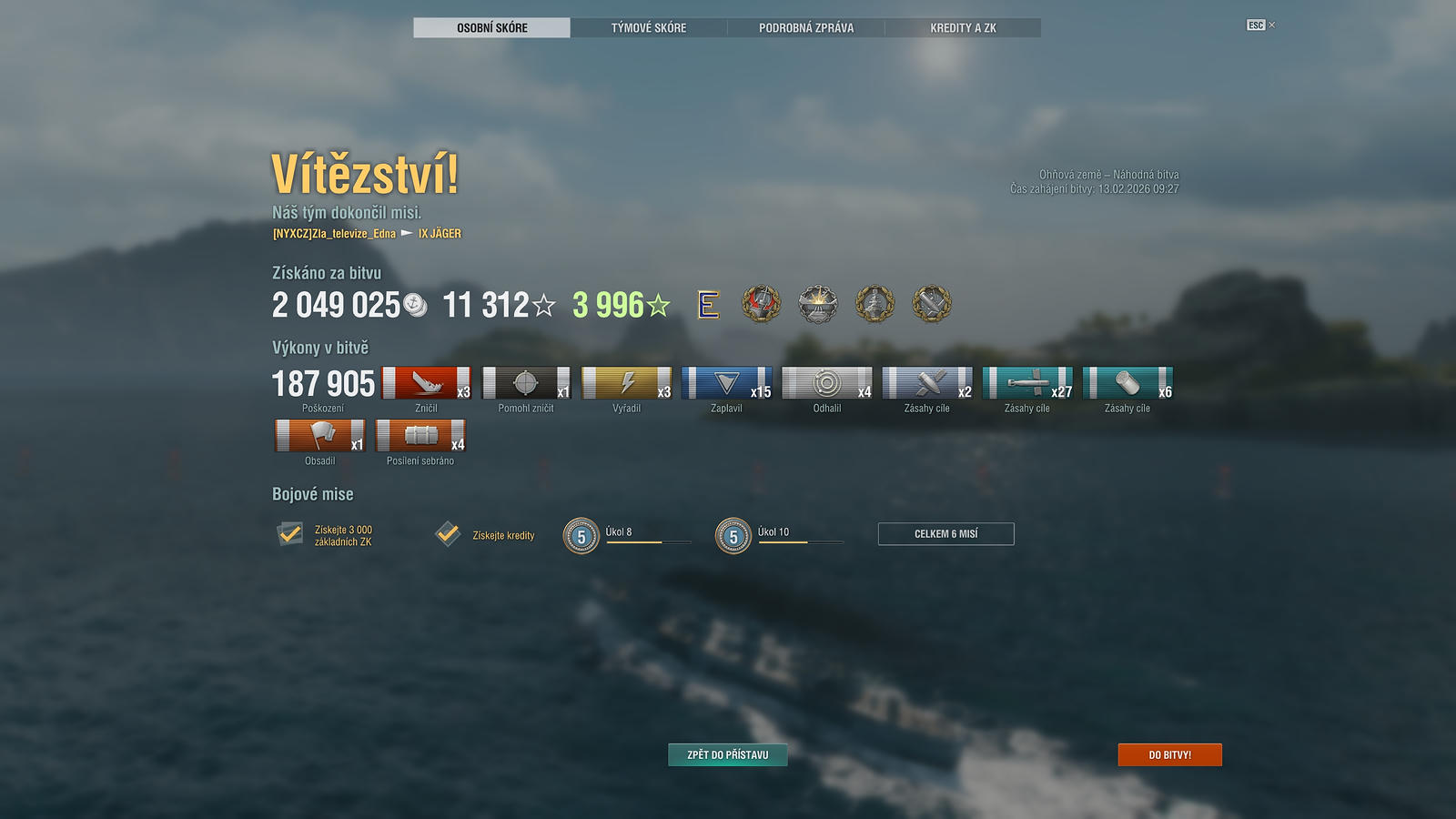Return to port with Zpět do přístavu
The image size is (1456, 819).
(x=728, y=754)
